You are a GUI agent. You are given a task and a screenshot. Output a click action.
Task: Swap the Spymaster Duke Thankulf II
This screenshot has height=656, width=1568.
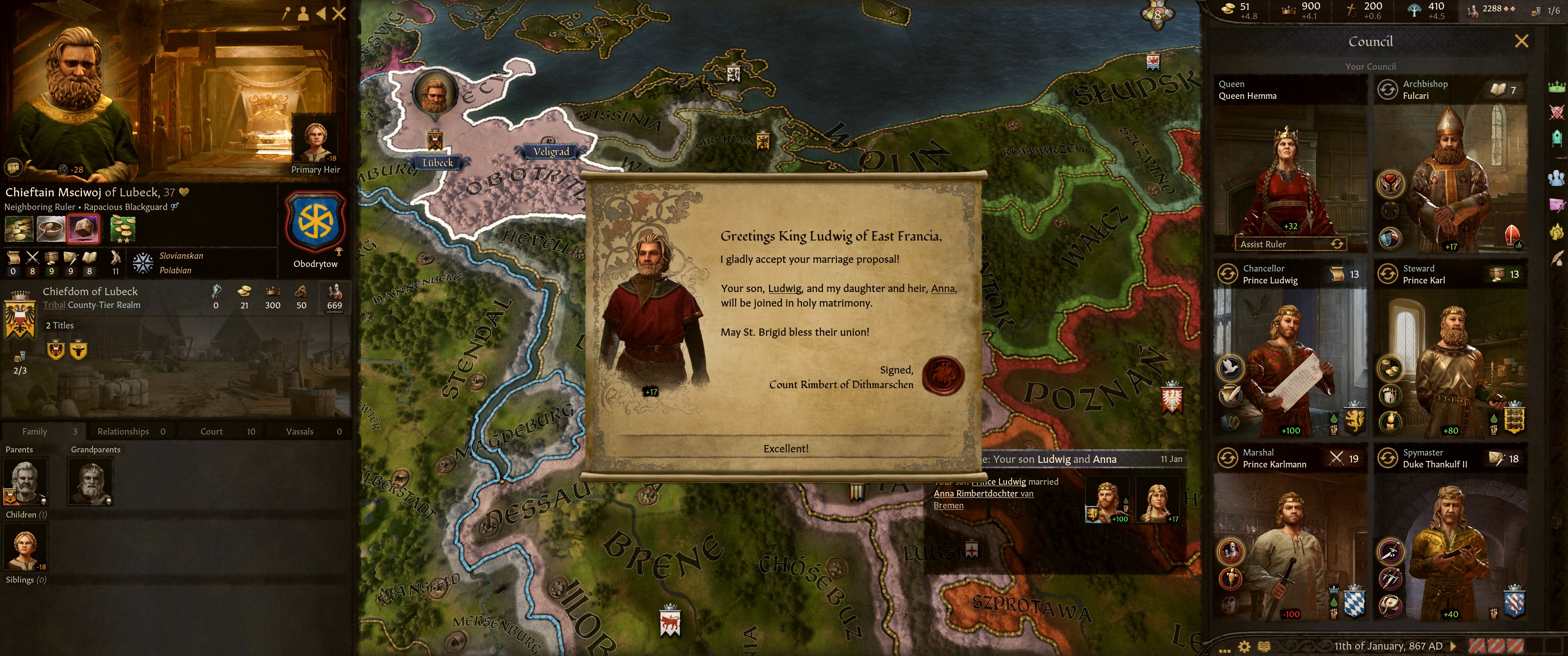1387,458
